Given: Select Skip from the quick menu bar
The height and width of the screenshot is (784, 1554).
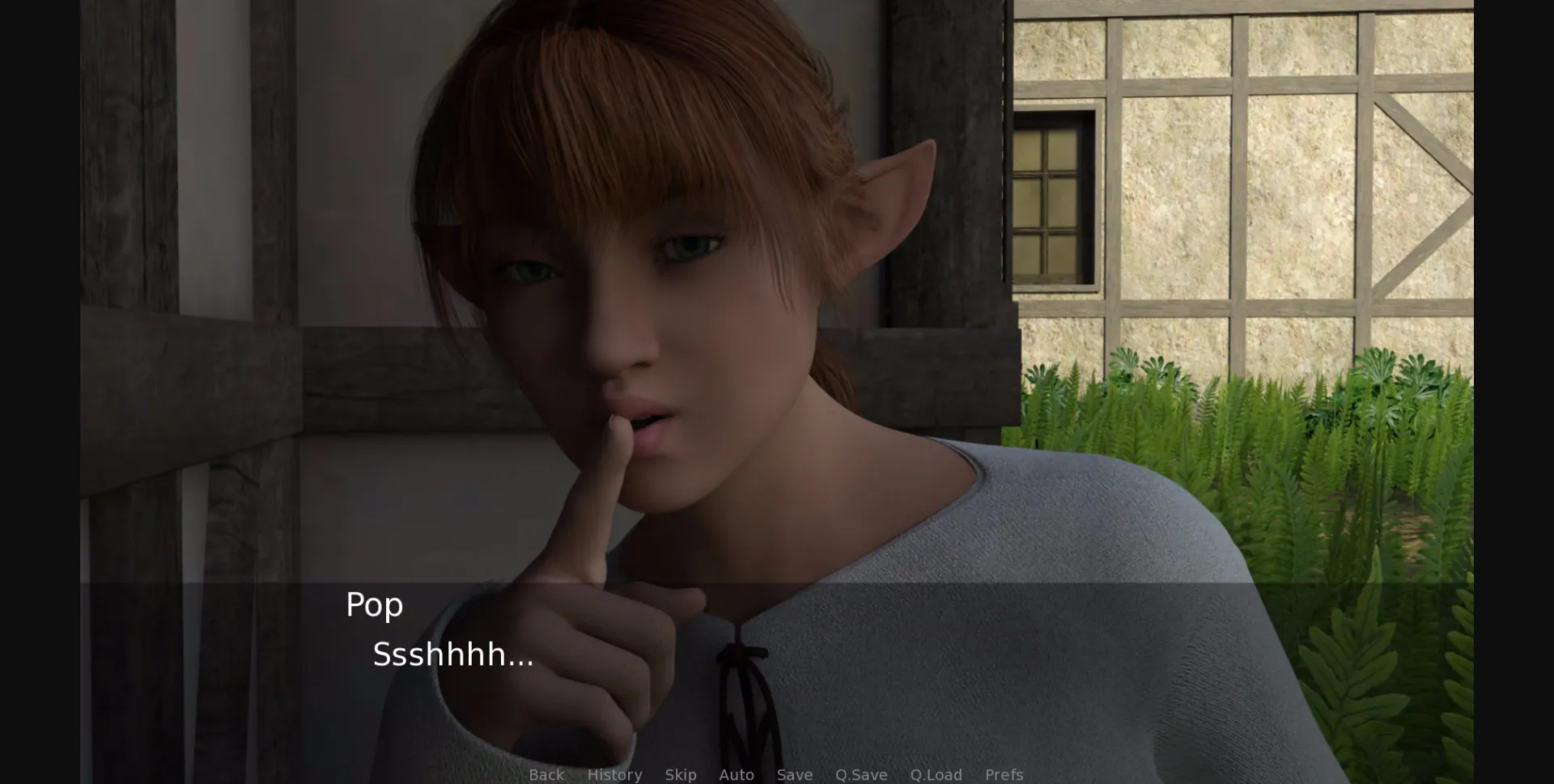Looking at the screenshot, I should pos(681,774).
